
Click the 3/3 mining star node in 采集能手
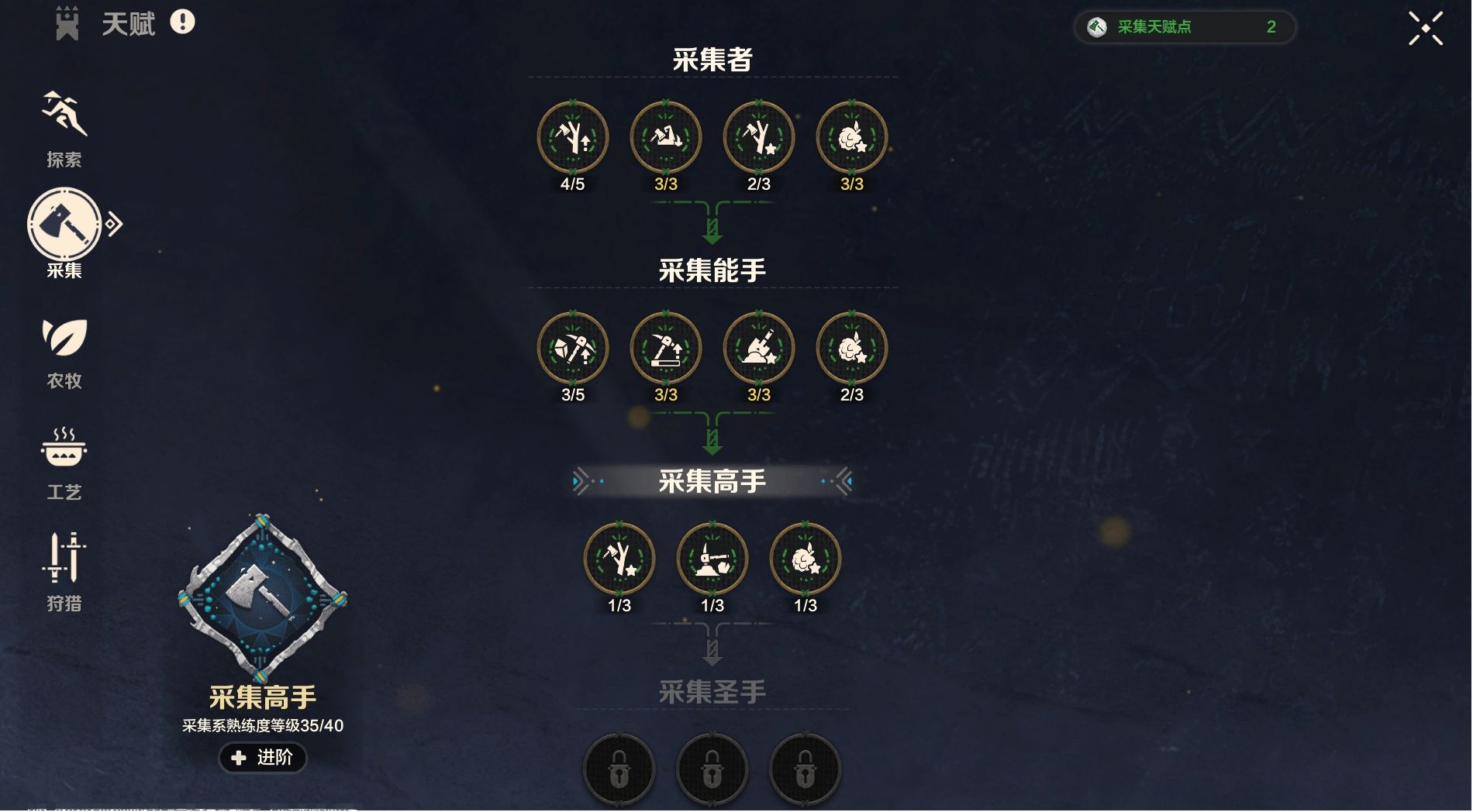[758, 349]
